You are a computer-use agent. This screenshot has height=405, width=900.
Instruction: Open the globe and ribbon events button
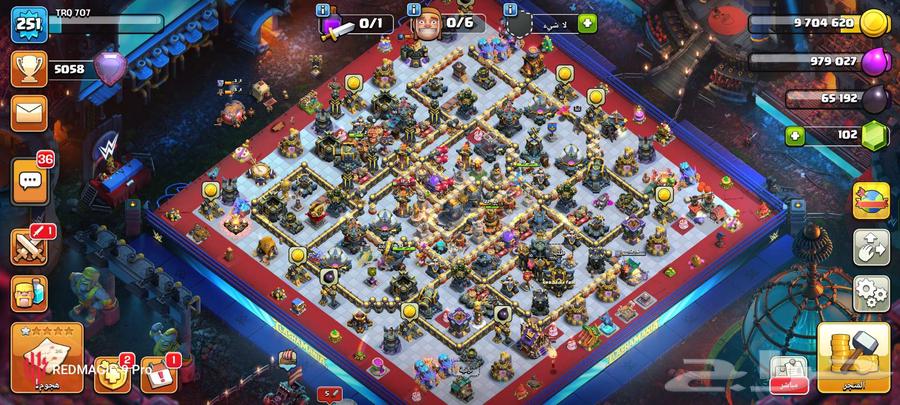(870, 200)
